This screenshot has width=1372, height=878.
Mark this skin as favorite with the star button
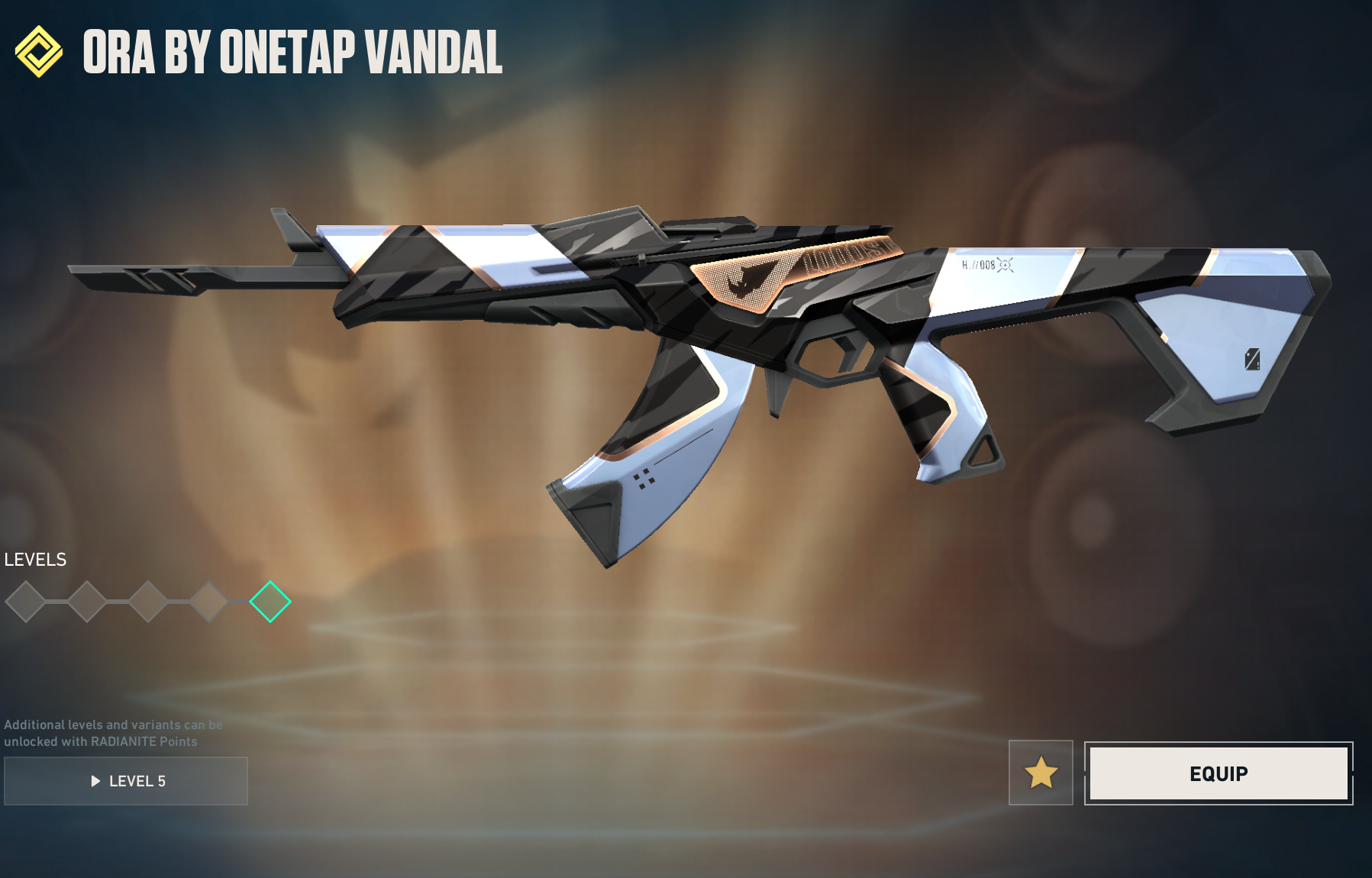(x=1041, y=773)
